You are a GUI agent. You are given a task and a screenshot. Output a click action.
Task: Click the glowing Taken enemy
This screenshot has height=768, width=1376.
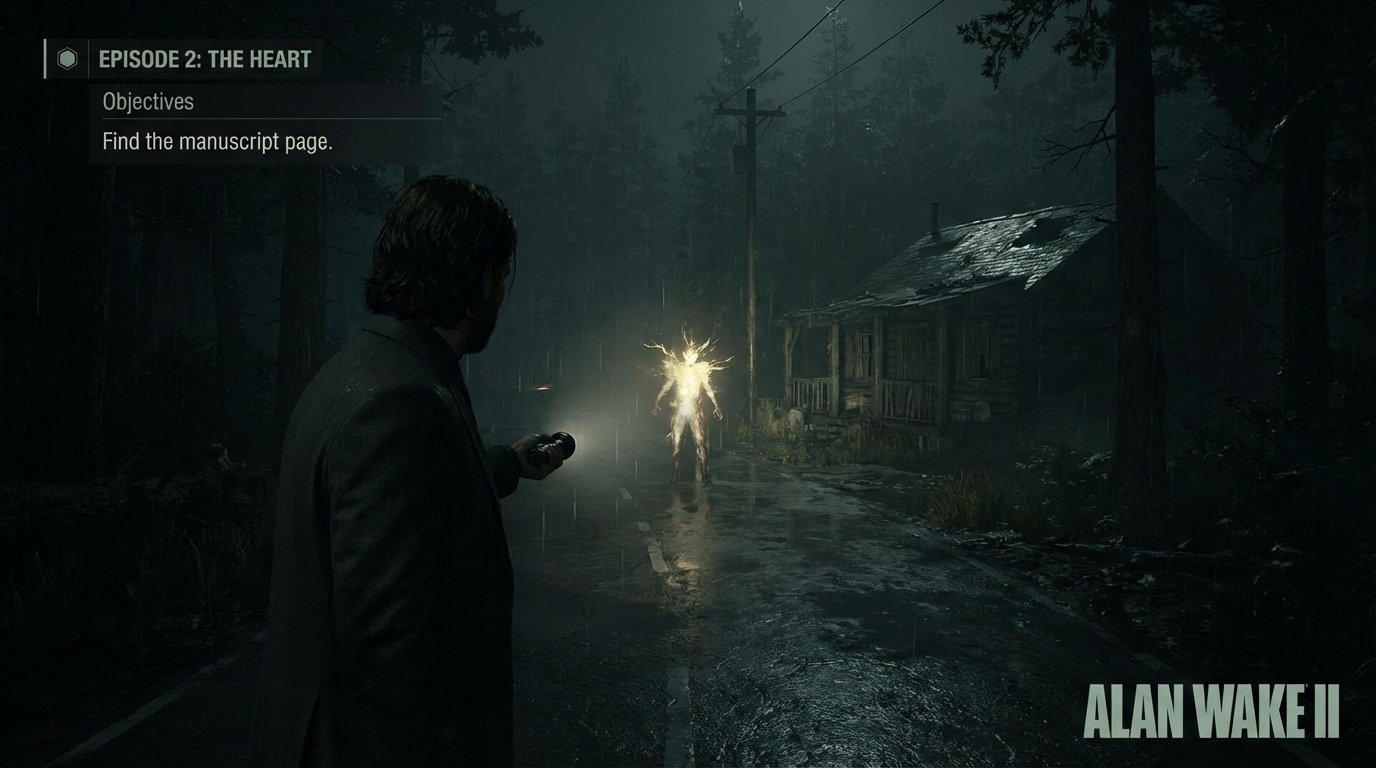(x=688, y=400)
